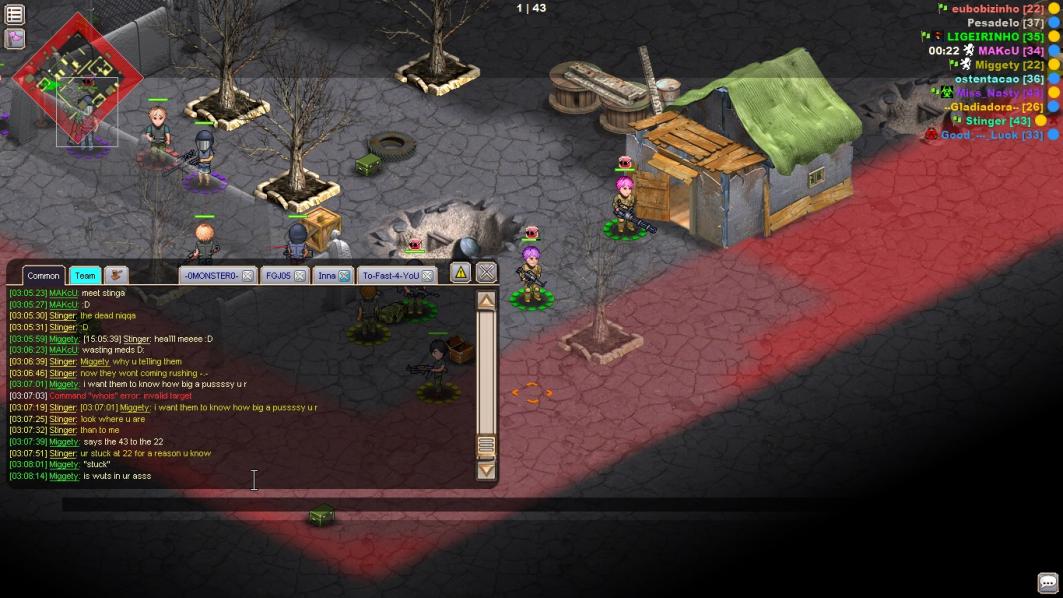Choose ostentacao from the player list
1063x598 pixels.
point(999,78)
